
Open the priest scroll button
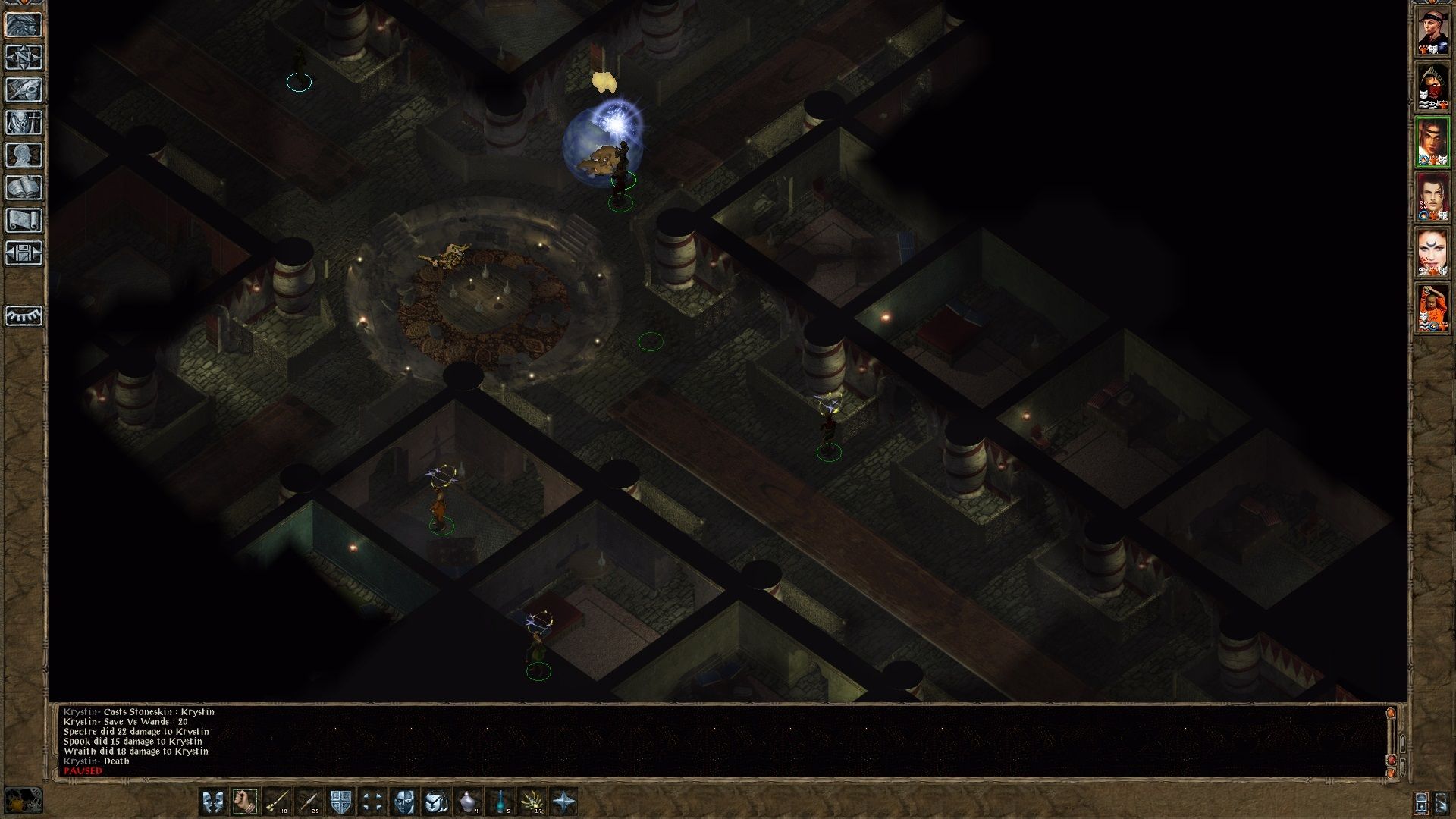[24, 221]
